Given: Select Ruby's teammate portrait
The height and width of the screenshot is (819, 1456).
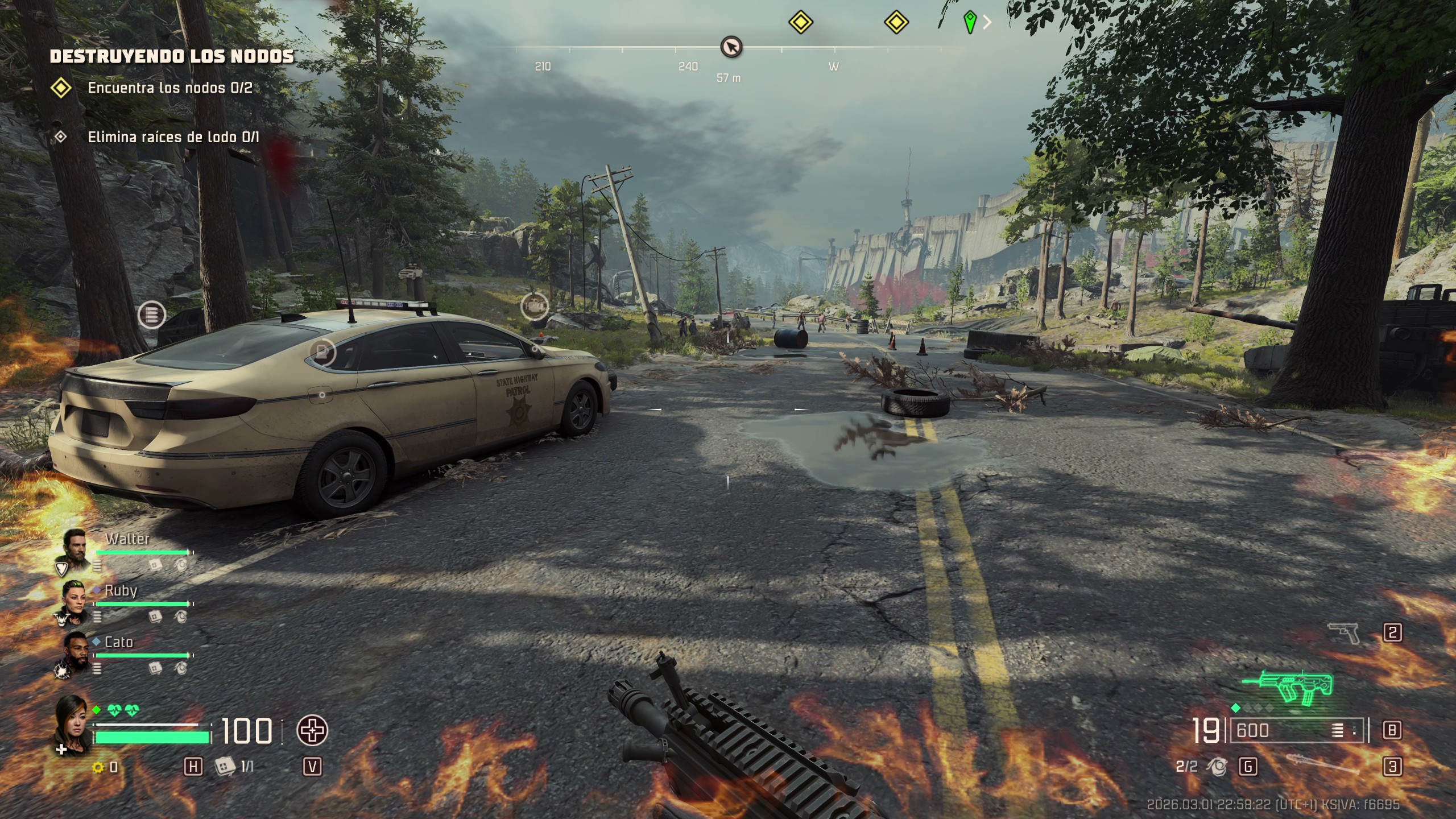Looking at the screenshot, I should 75,601.
